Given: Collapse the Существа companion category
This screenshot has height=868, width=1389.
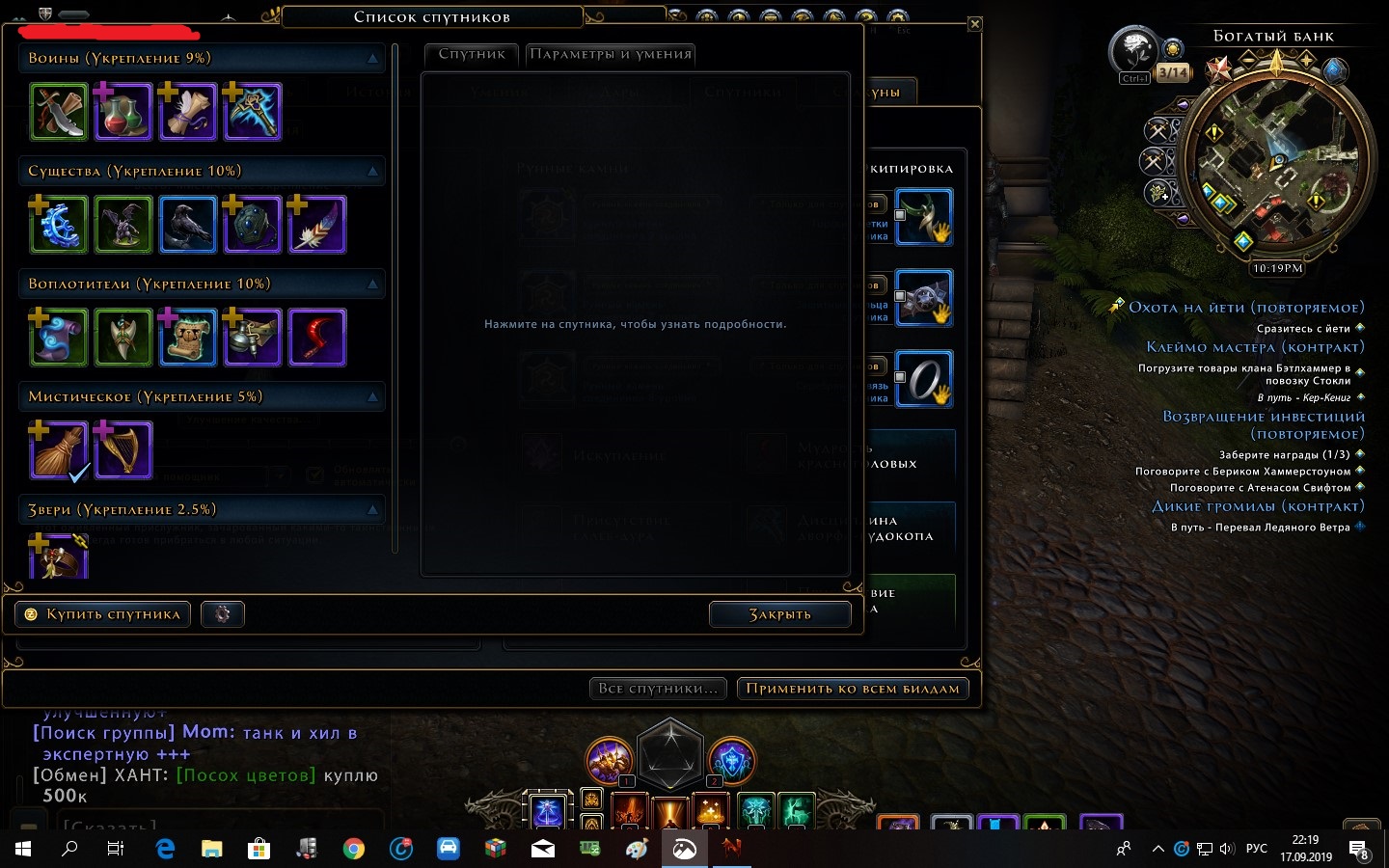Looking at the screenshot, I should click(372, 172).
